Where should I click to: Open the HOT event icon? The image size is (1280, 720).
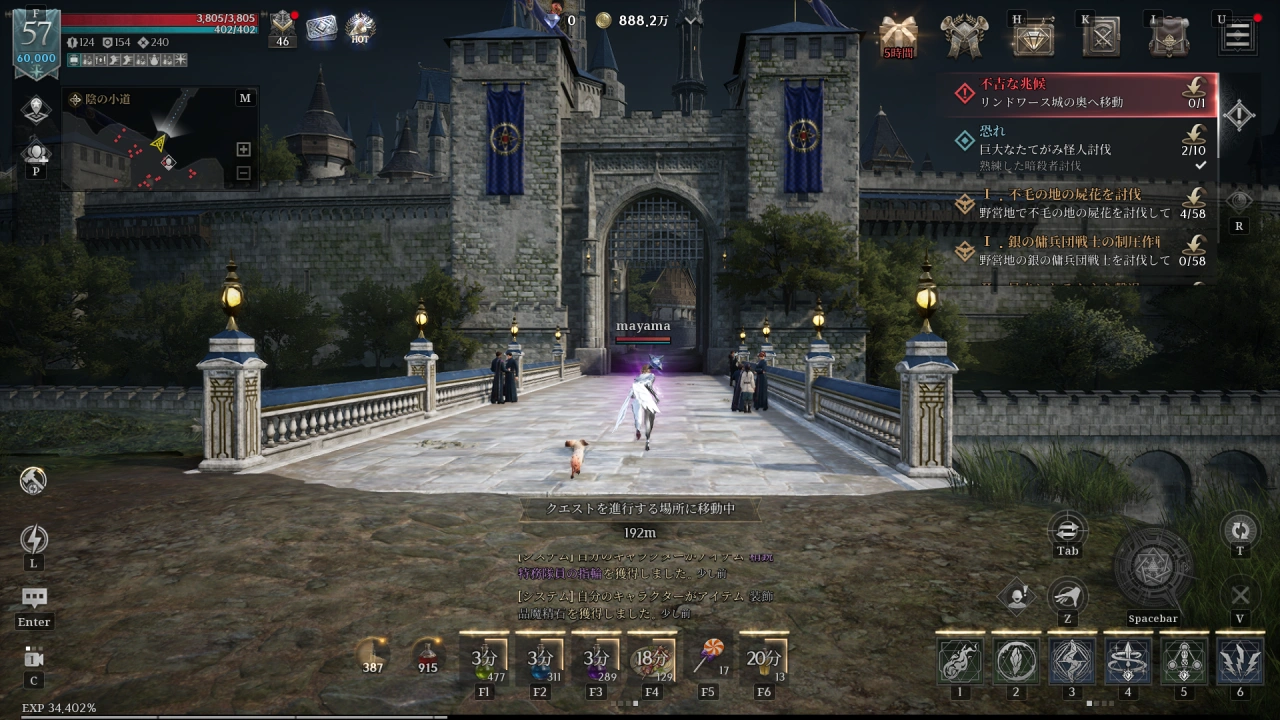[360, 28]
